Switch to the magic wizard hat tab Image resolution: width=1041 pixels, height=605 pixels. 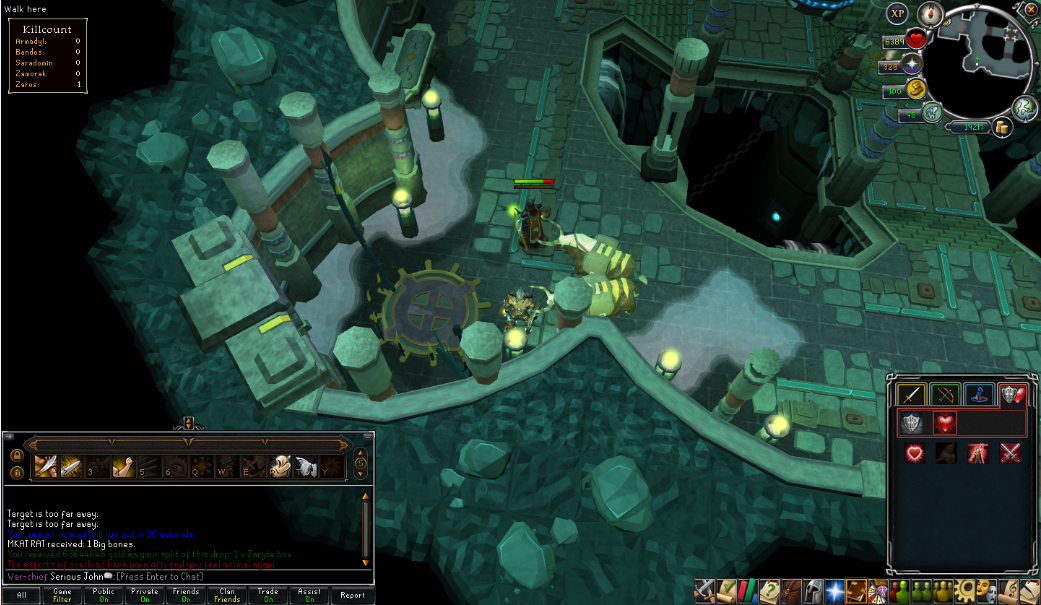978,394
